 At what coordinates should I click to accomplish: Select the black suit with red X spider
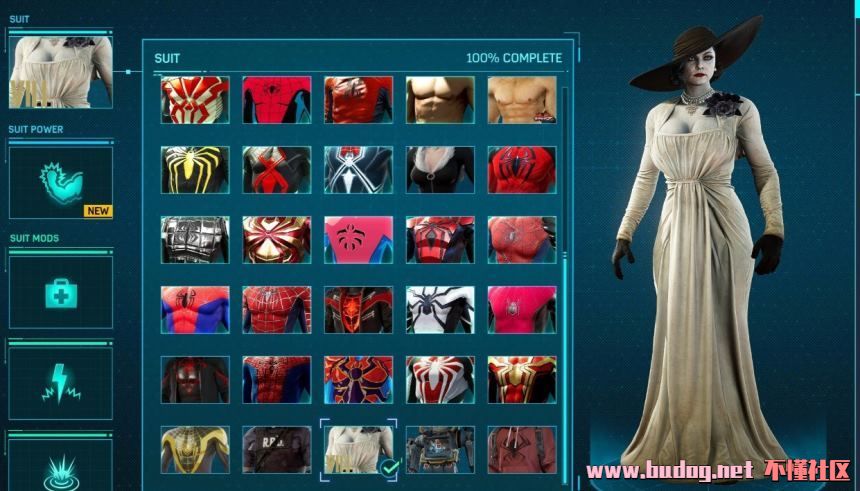(277, 170)
